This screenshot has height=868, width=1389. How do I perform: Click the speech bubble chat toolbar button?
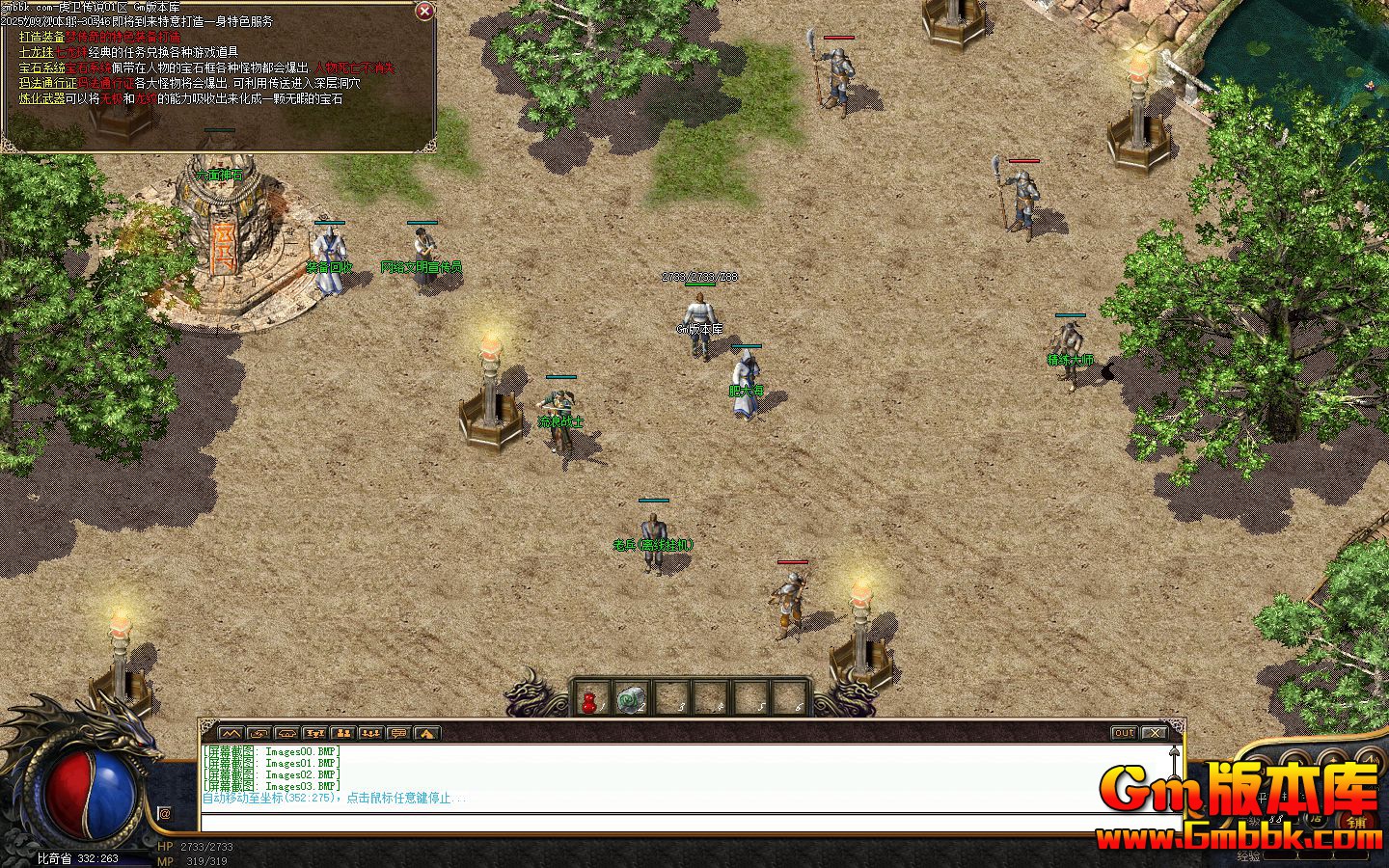[398, 733]
